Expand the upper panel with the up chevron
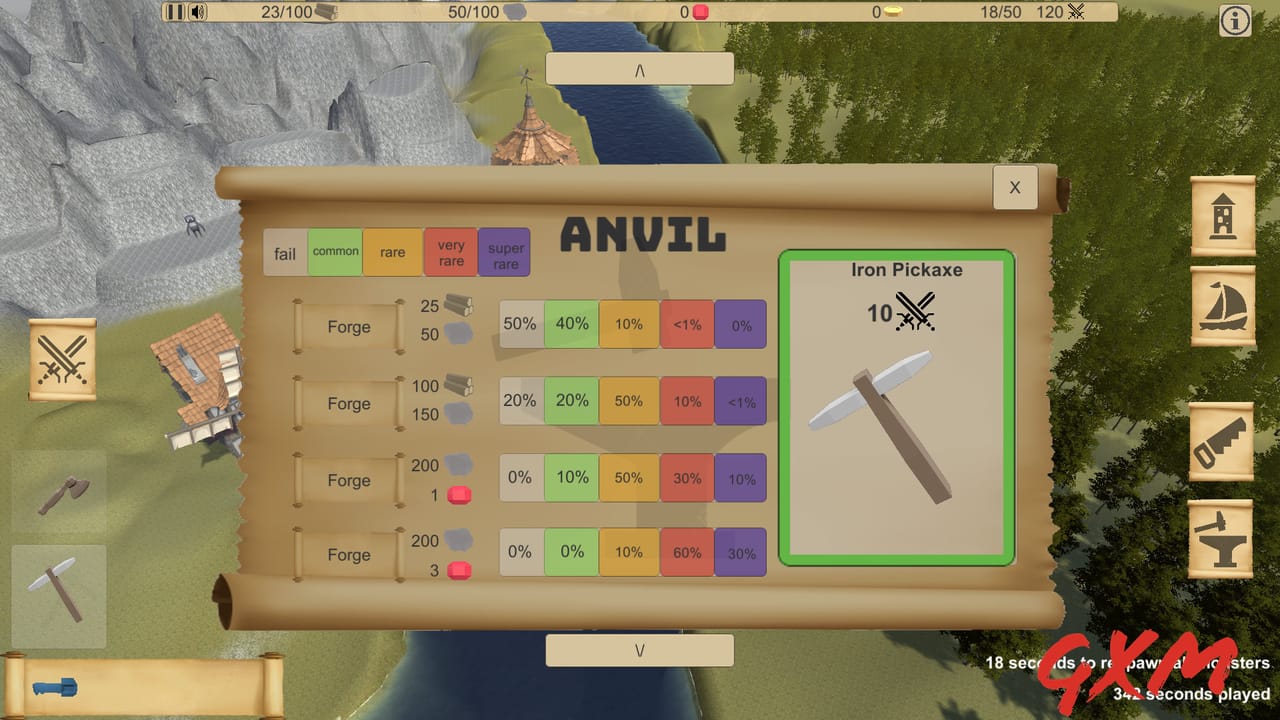The width and height of the screenshot is (1280, 720). (639, 68)
